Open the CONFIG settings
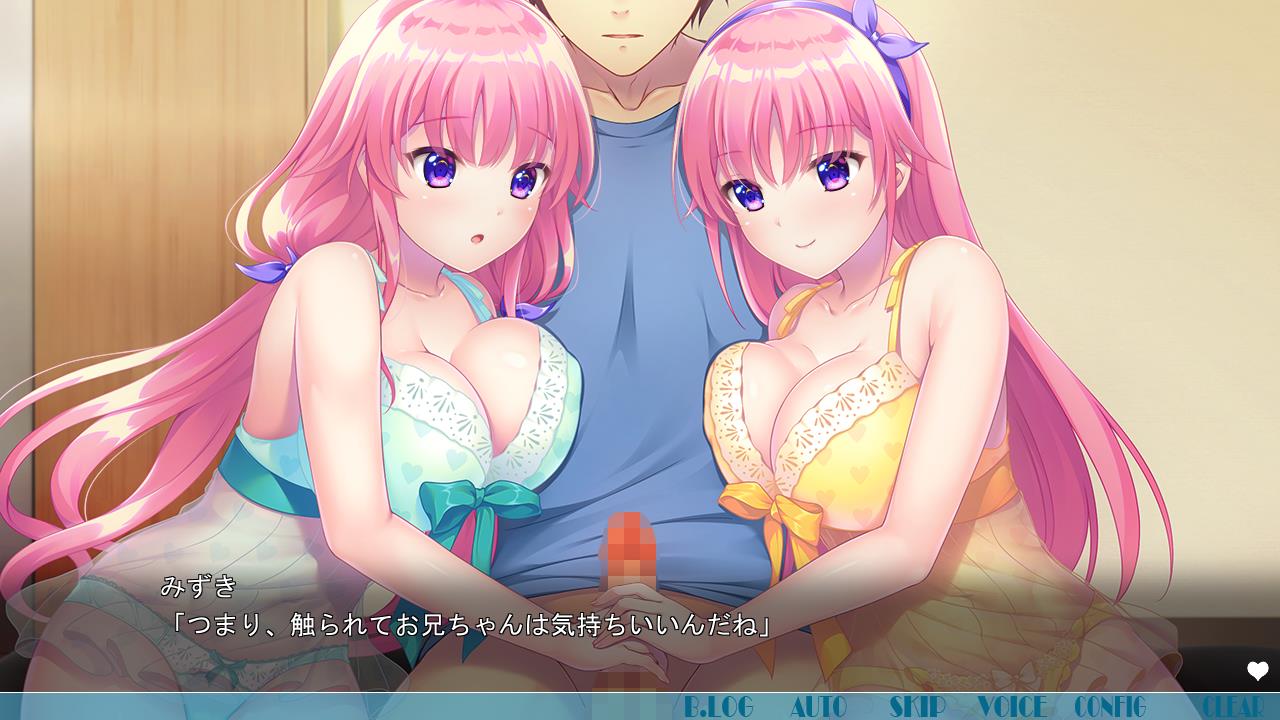 tap(1110, 707)
